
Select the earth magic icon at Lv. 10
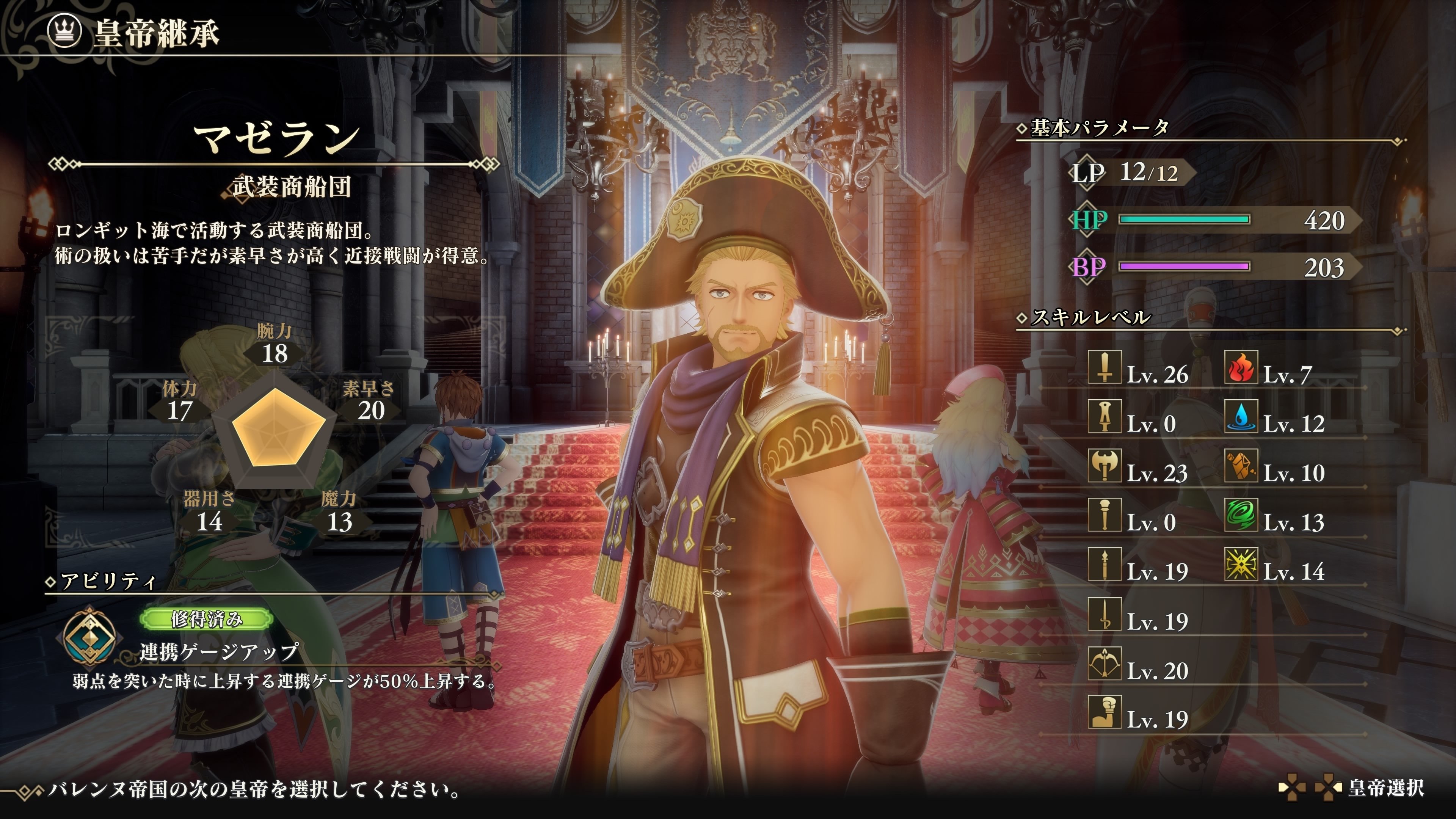tap(1241, 466)
